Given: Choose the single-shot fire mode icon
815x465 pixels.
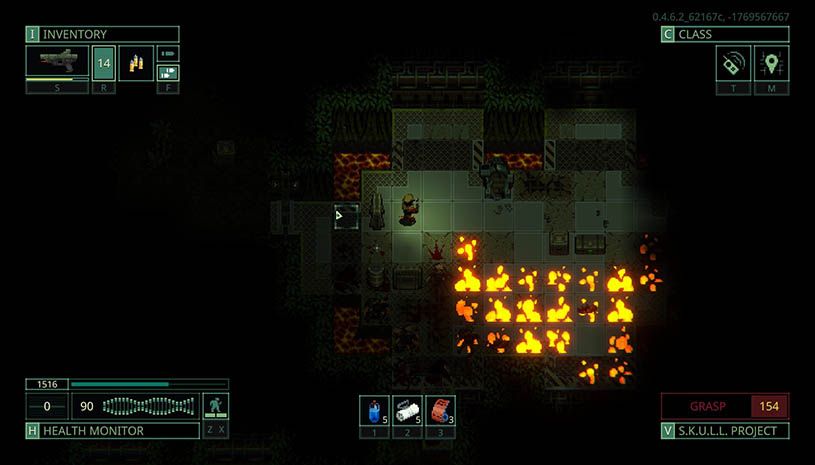Looking at the screenshot, I should pos(168,53).
